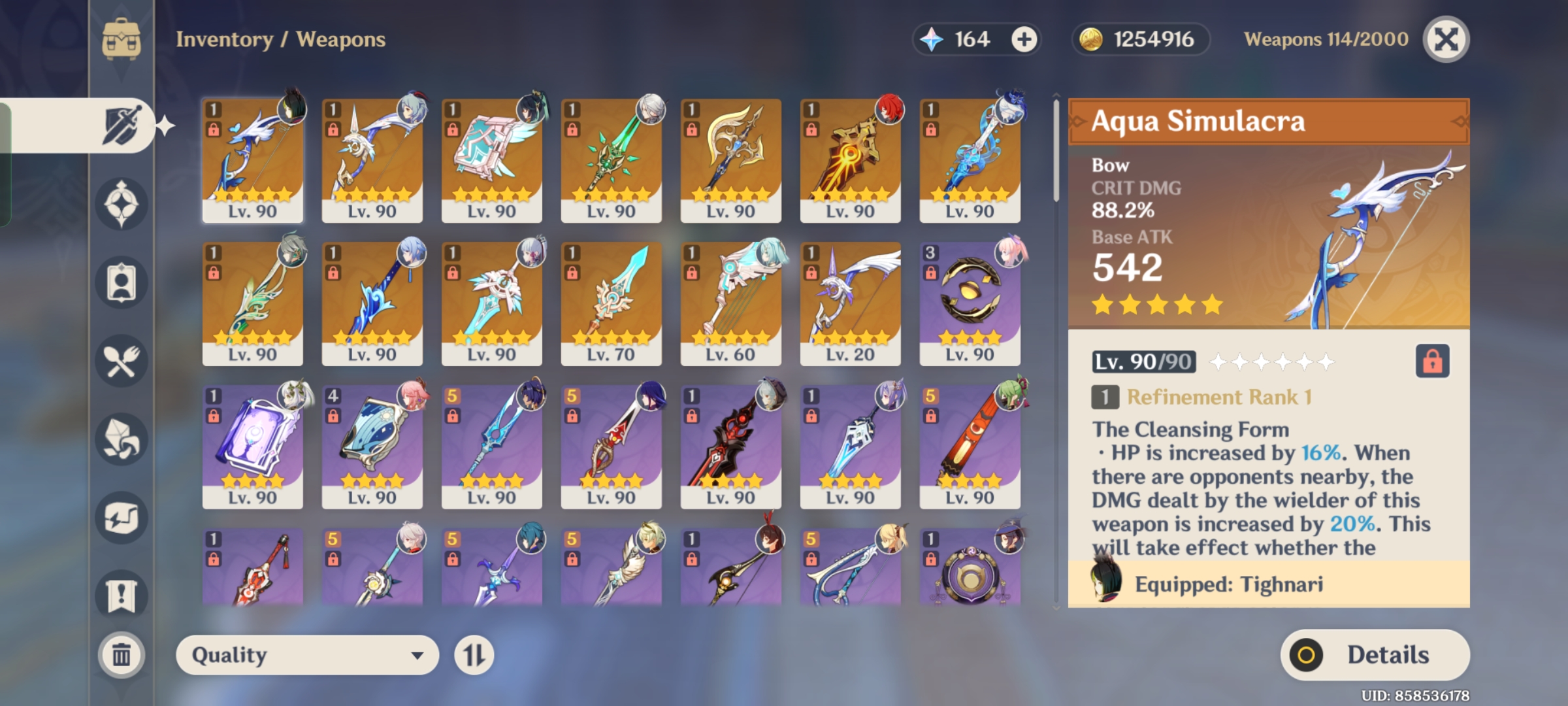Open the Gadgets category icon
The height and width of the screenshot is (706, 1568).
(121, 516)
